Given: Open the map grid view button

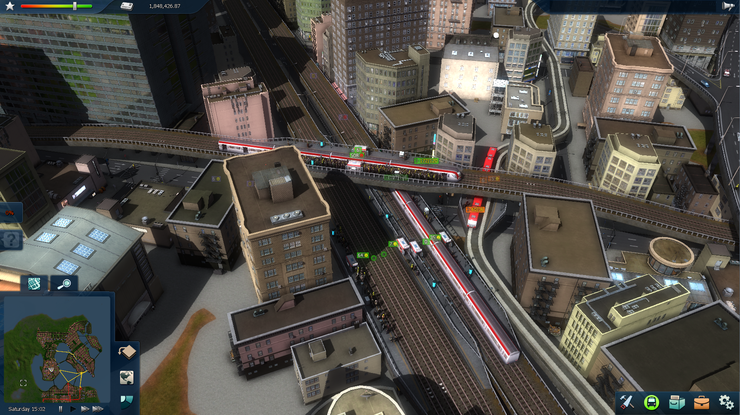Looking at the screenshot, I should (x=34, y=284).
